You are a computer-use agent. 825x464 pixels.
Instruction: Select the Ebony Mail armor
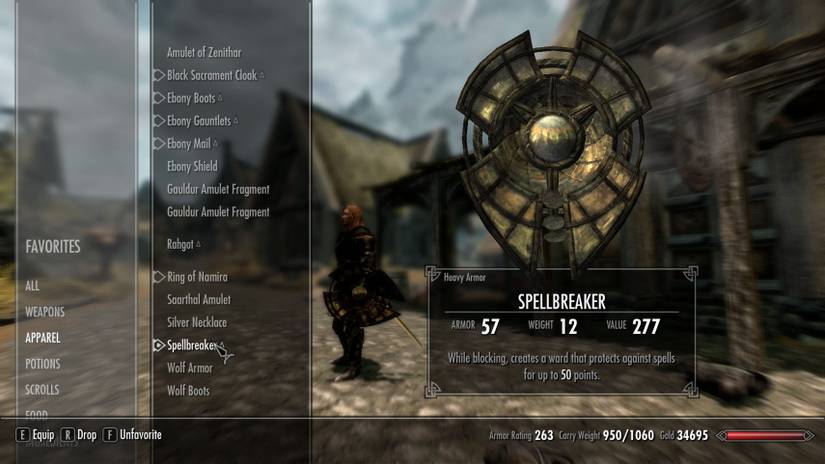(x=190, y=144)
